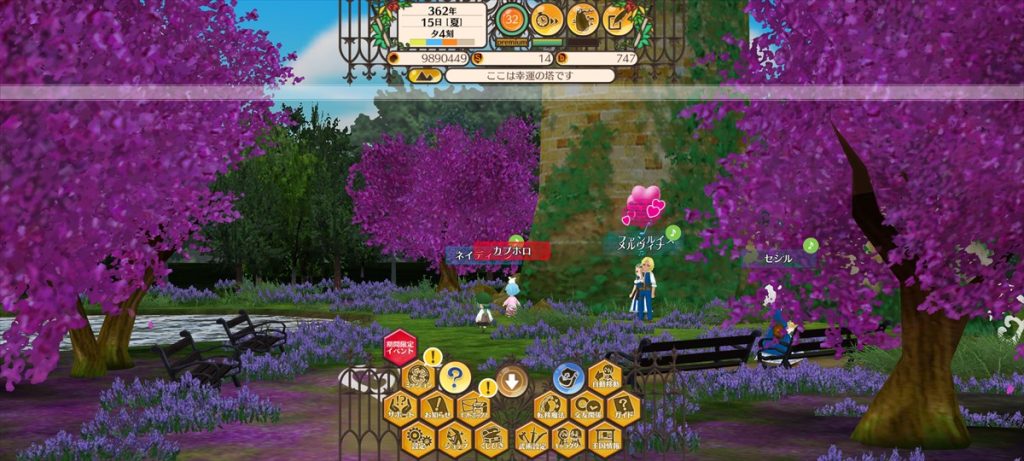Open the 転移魔法 teleport magic menu

point(550,408)
